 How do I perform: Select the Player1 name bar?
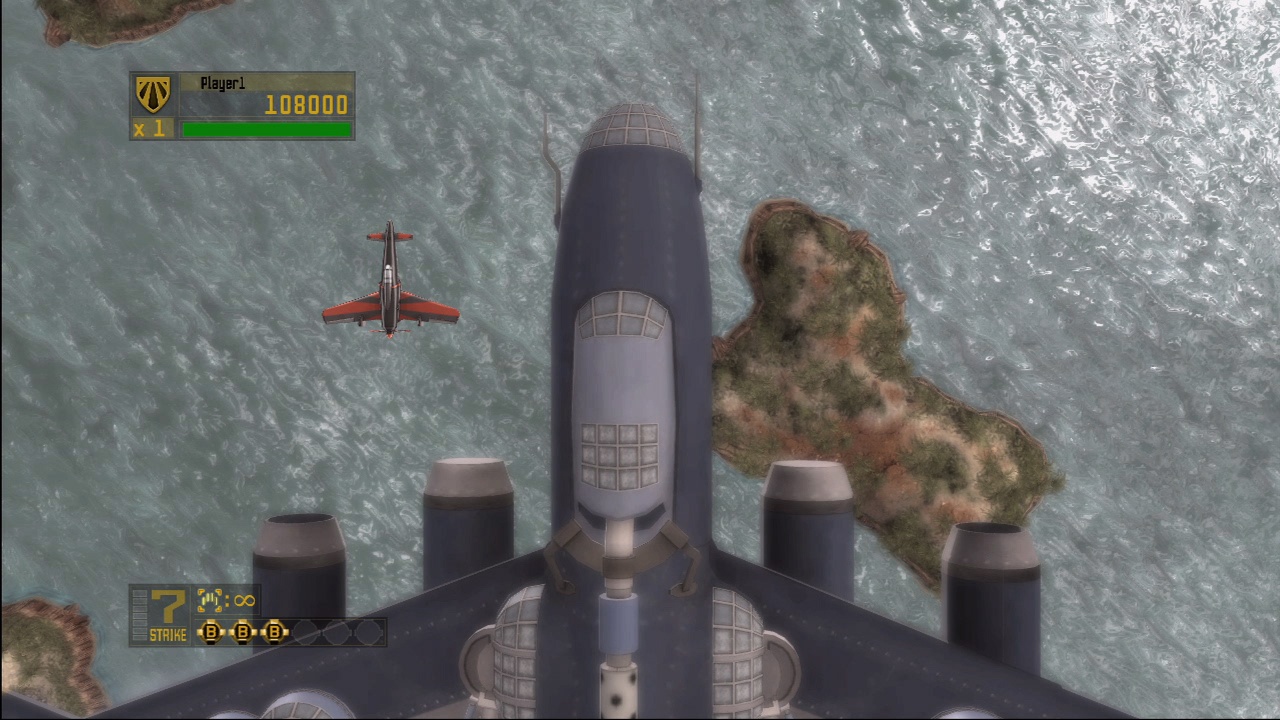223,82
